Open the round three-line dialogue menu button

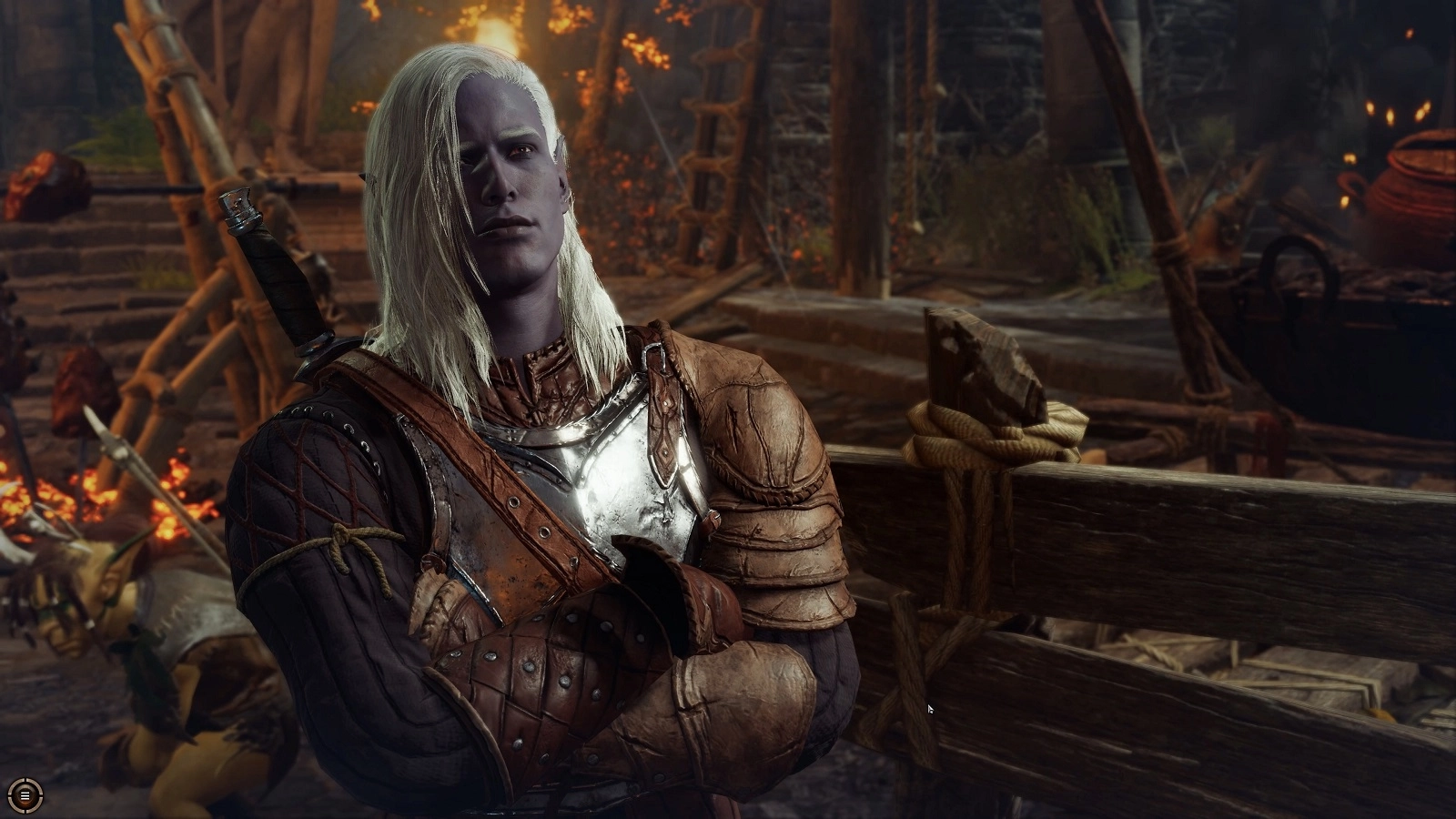point(25,794)
